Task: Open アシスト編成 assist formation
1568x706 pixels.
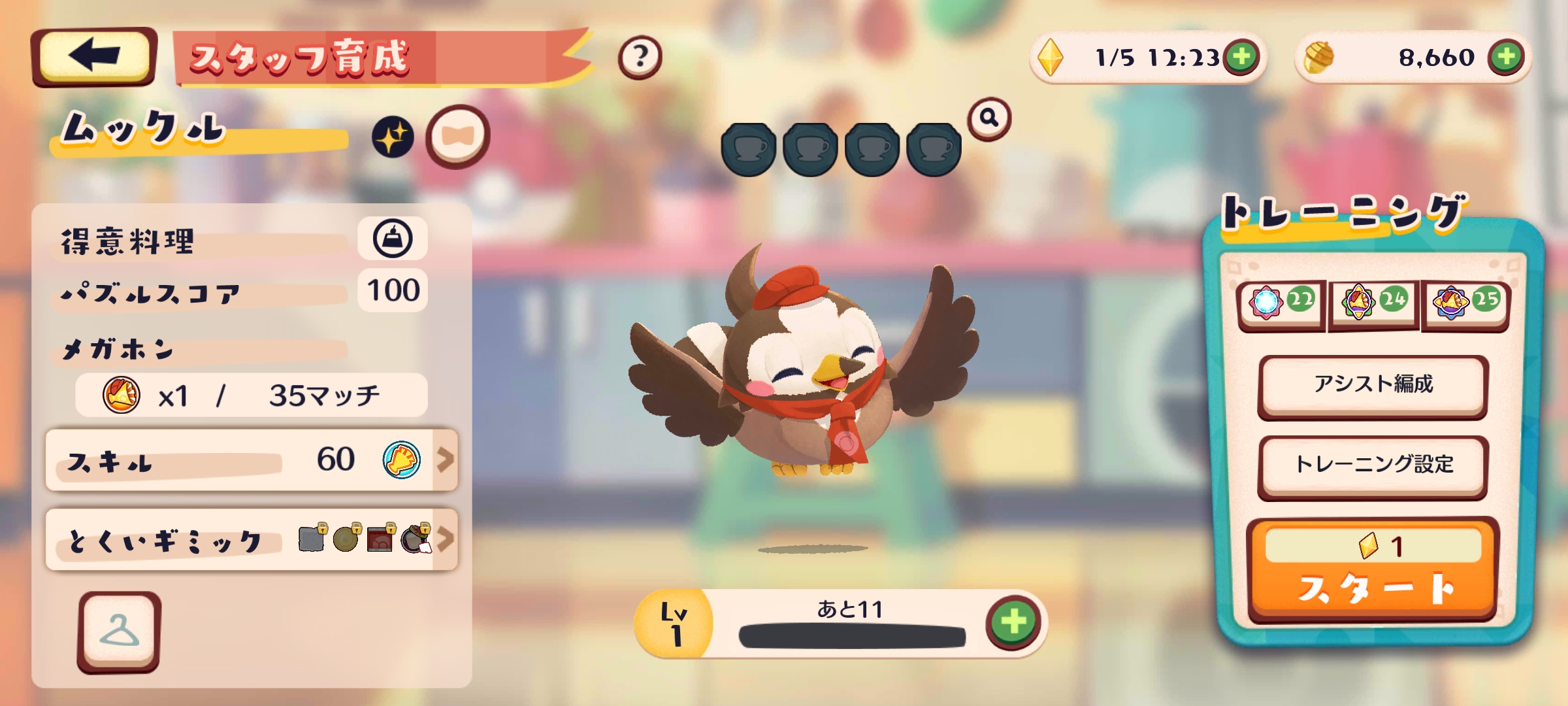Action: coord(1373,385)
